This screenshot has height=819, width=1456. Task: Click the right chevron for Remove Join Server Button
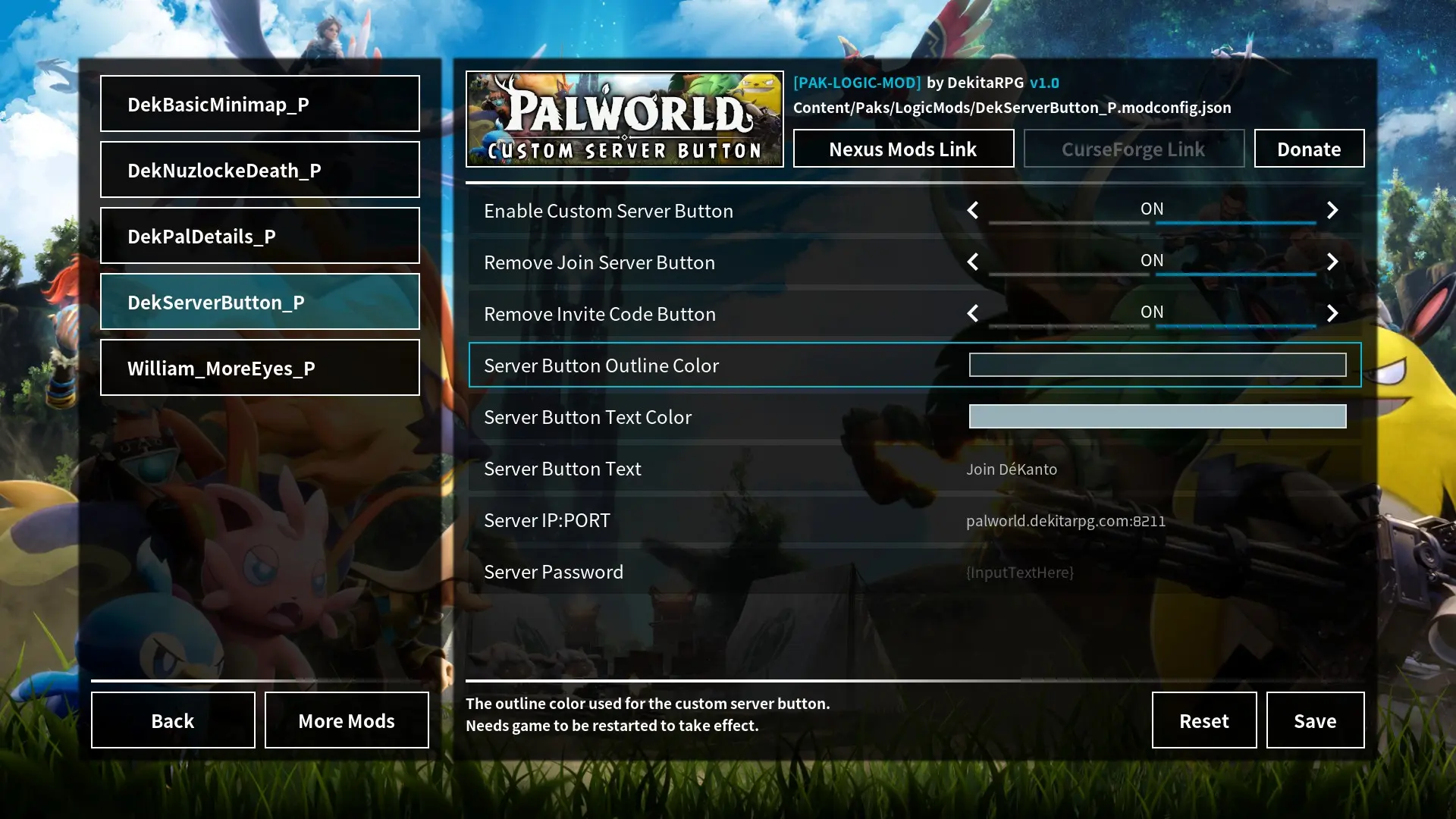(1332, 262)
